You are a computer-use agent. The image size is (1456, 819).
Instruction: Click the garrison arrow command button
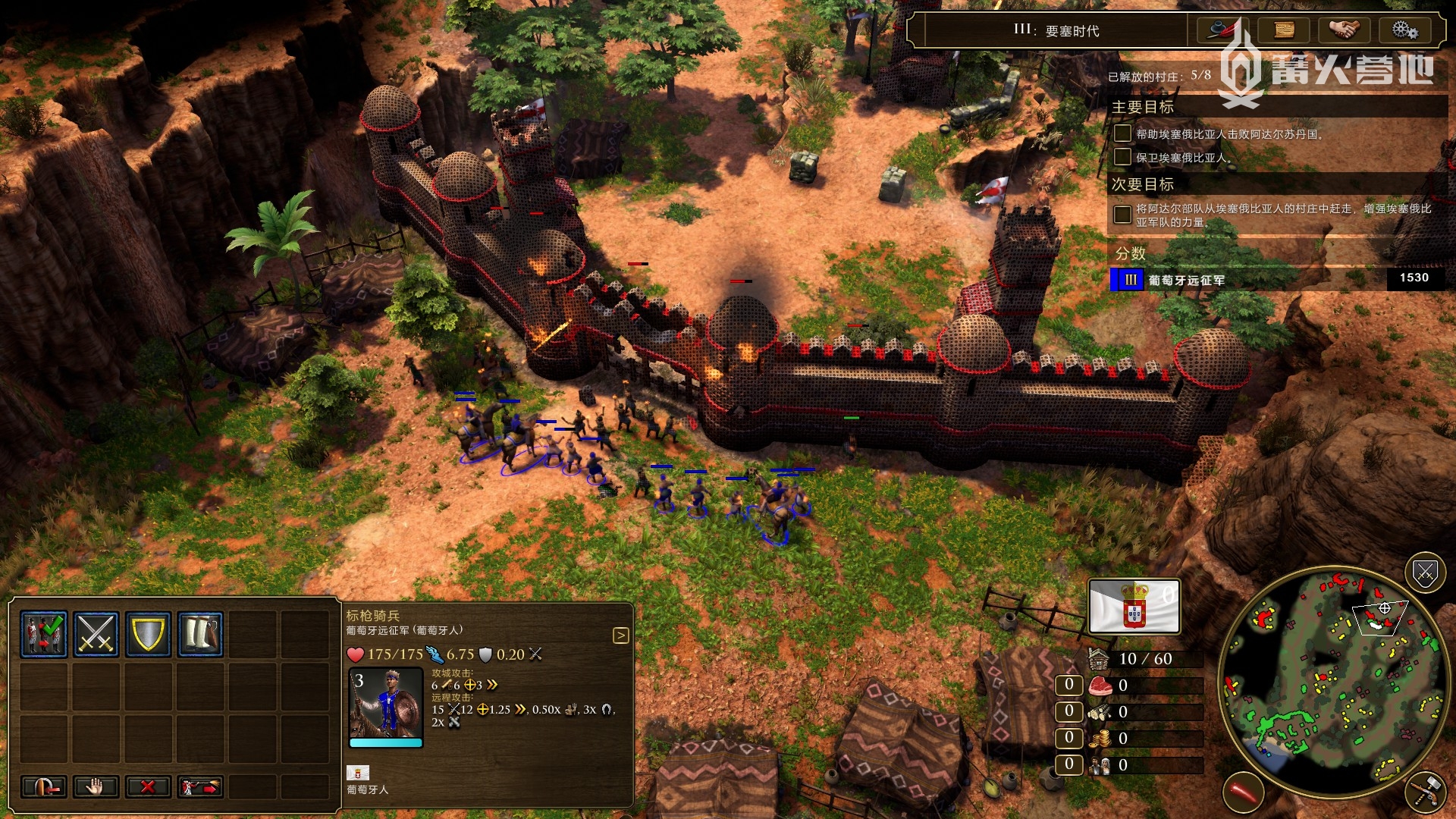(44, 786)
